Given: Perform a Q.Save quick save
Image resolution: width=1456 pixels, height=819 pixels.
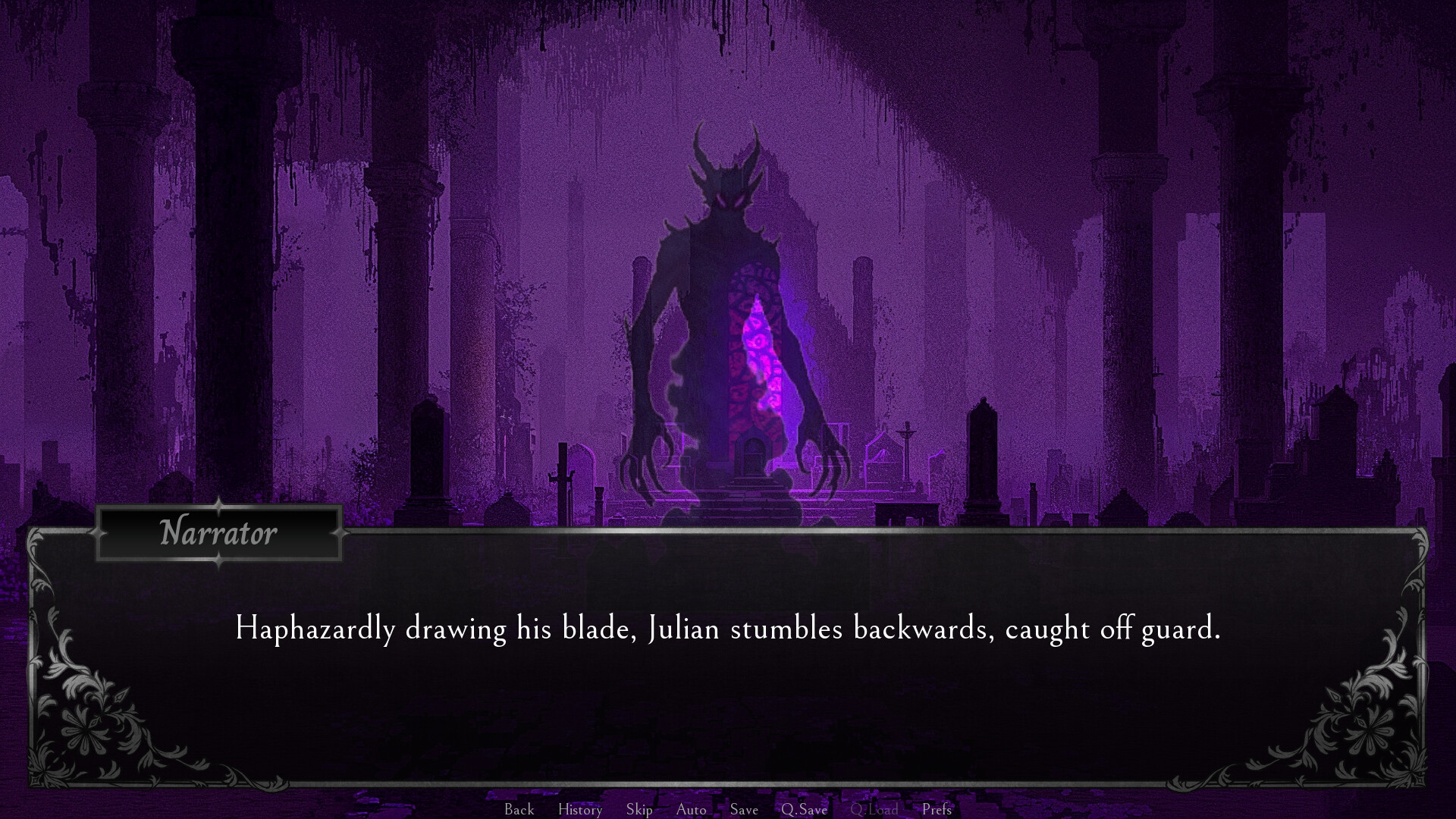Looking at the screenshot, I should [804, 809].
